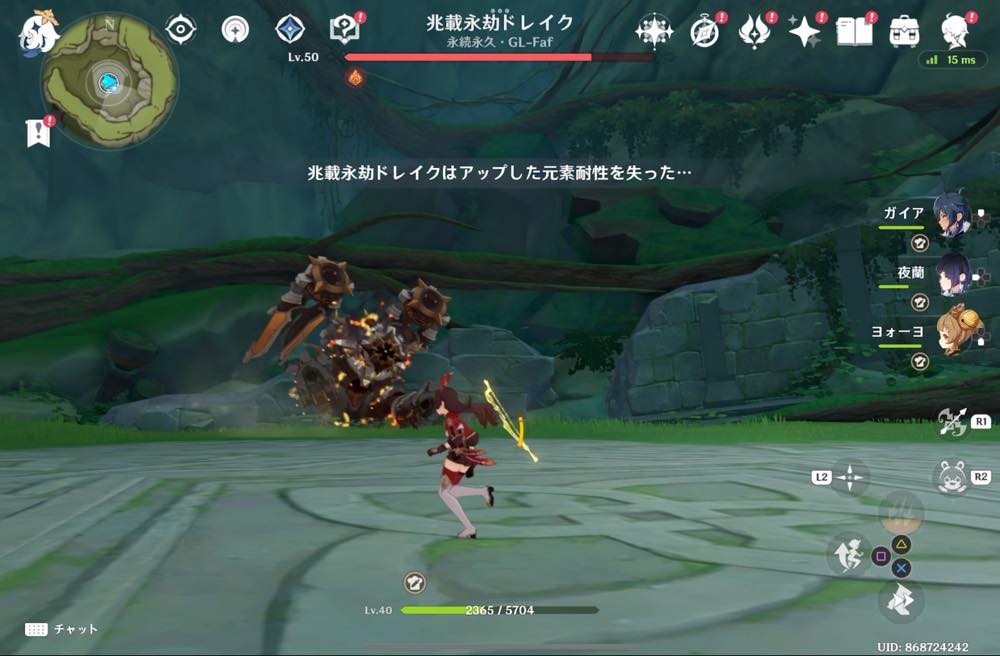Image resolution: width=1000 pixels, height=656 pixels.
Task: Open the Adventurer Handbook book icon
Action: 853,32
